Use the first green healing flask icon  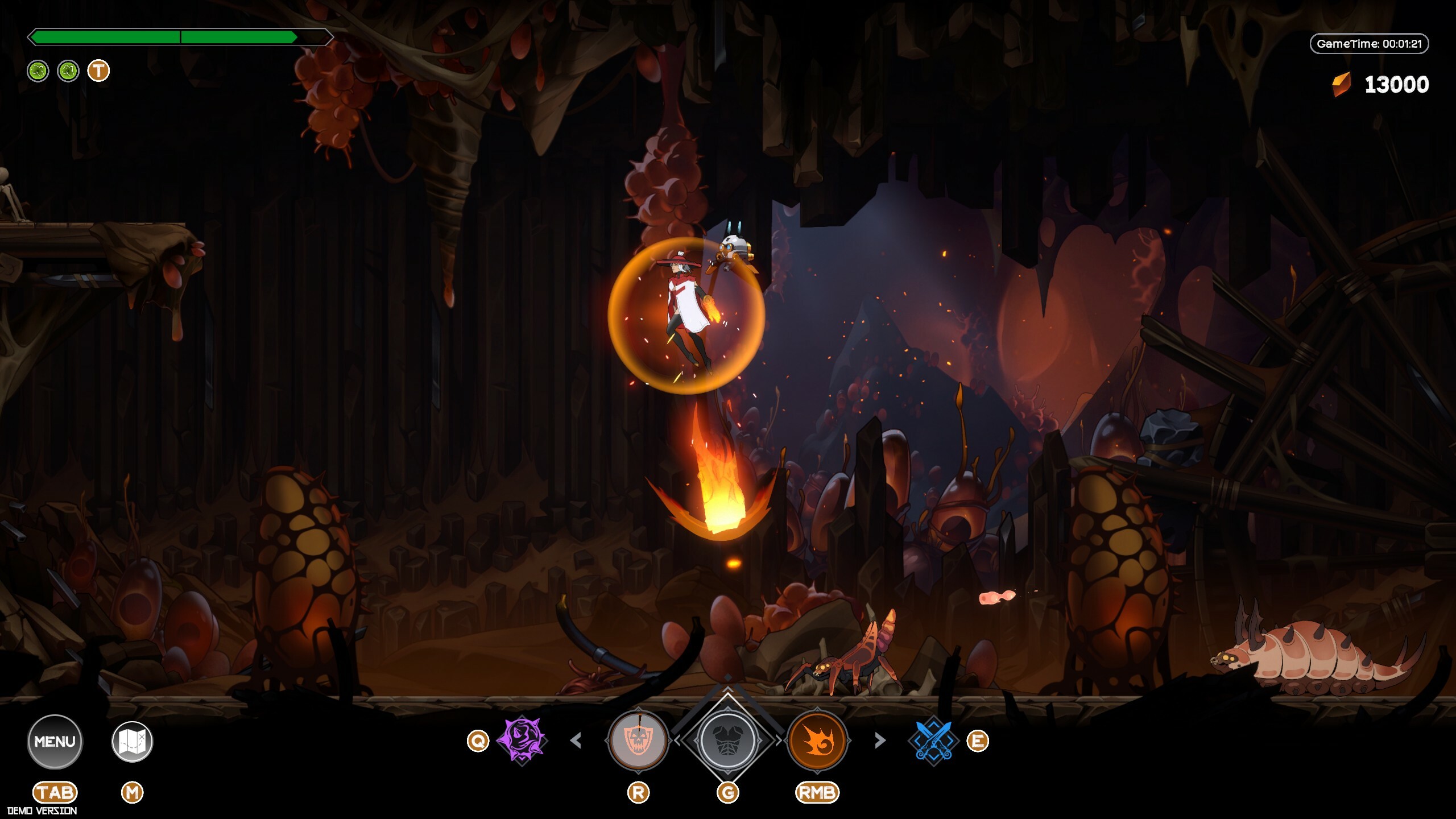coord(38,71)
